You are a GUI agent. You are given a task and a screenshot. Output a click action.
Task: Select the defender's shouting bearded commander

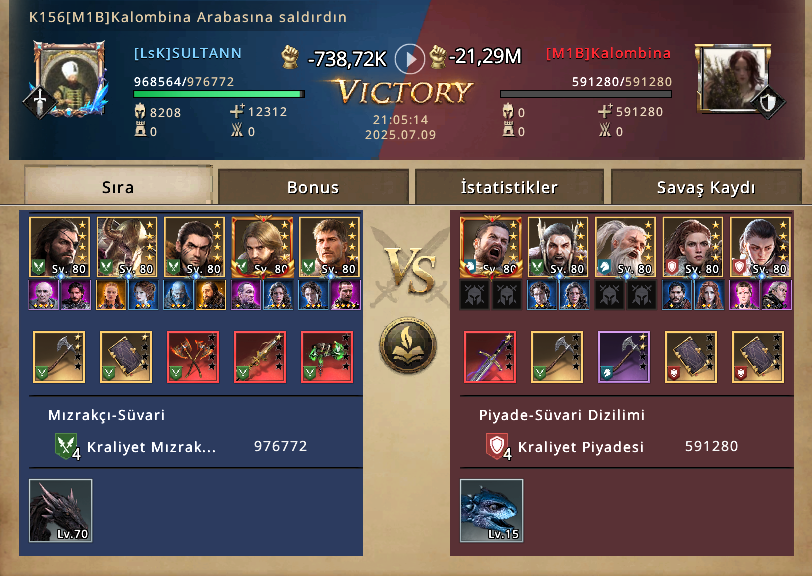pyautogui.click(x=486, y=247)
